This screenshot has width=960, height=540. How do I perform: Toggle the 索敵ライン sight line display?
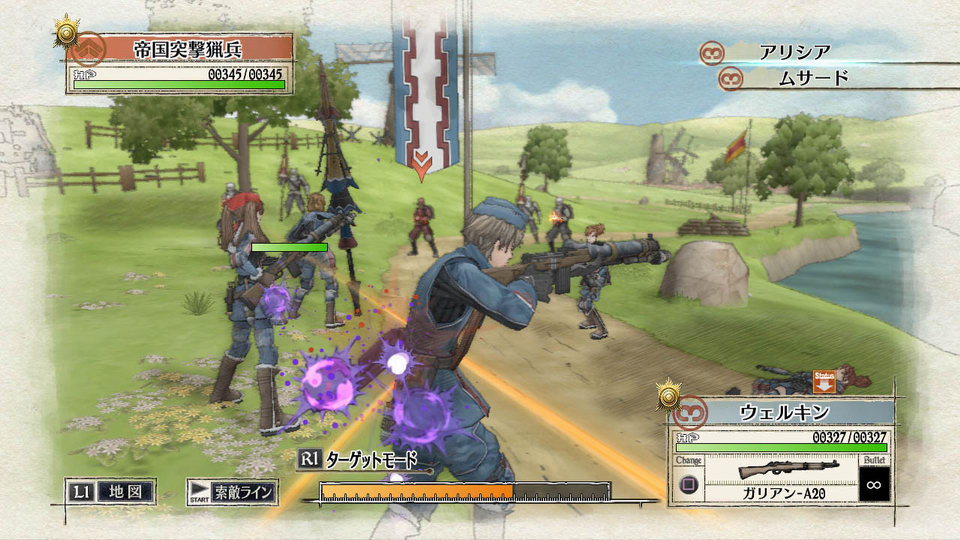[x=232, y=492]
